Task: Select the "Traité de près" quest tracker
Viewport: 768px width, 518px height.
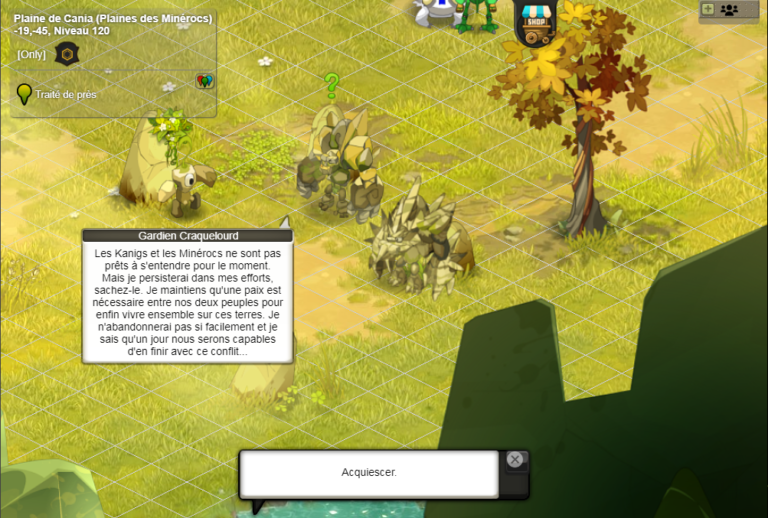Action: pyautogui.click(x=66, y=95)
